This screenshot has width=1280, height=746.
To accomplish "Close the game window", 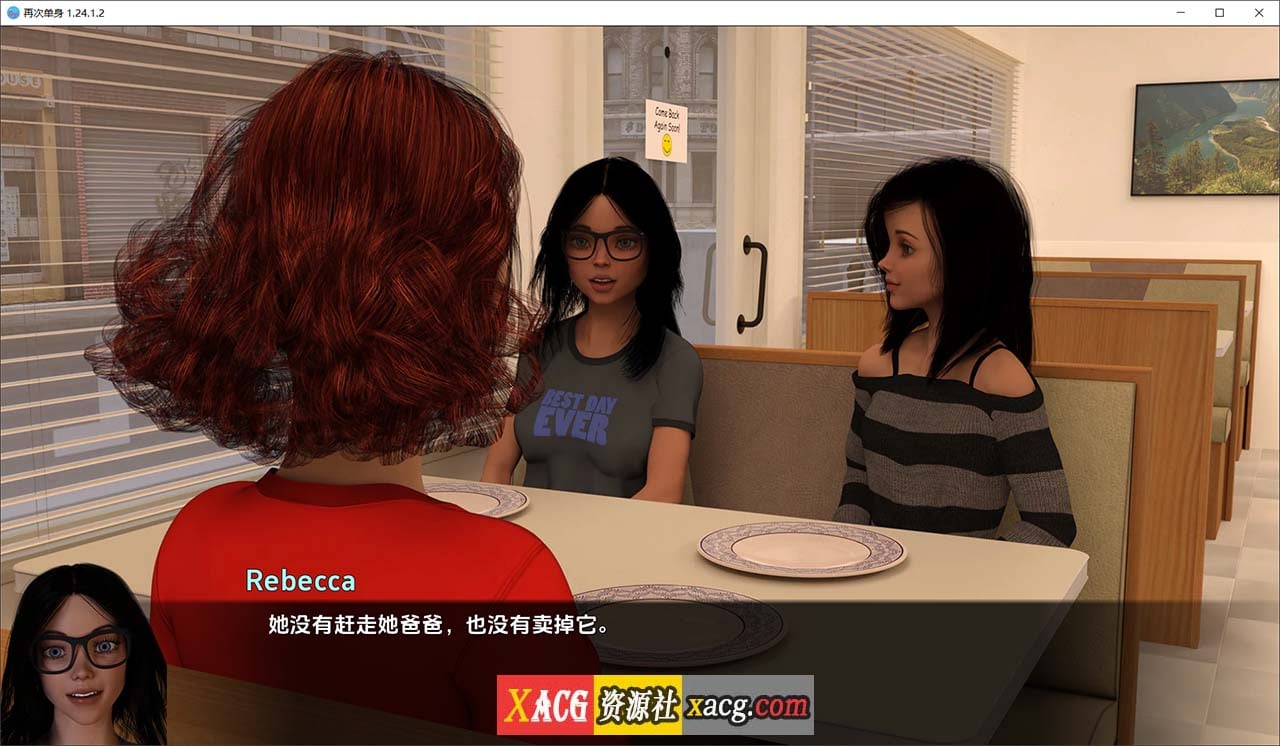I will point(1258,12).
